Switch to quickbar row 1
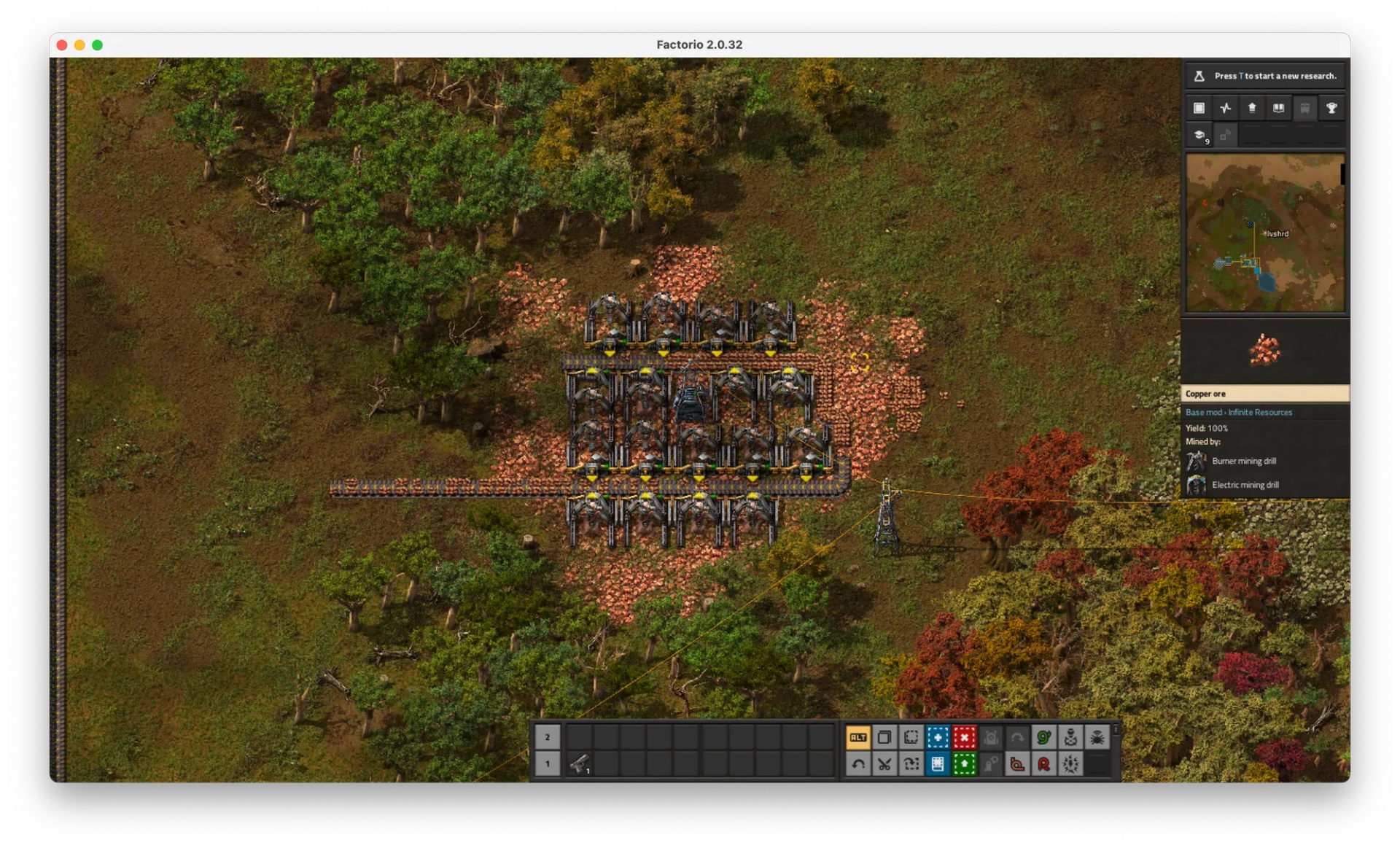The width and height of the screenshot is (1400, 848). [x=548, y=763]
